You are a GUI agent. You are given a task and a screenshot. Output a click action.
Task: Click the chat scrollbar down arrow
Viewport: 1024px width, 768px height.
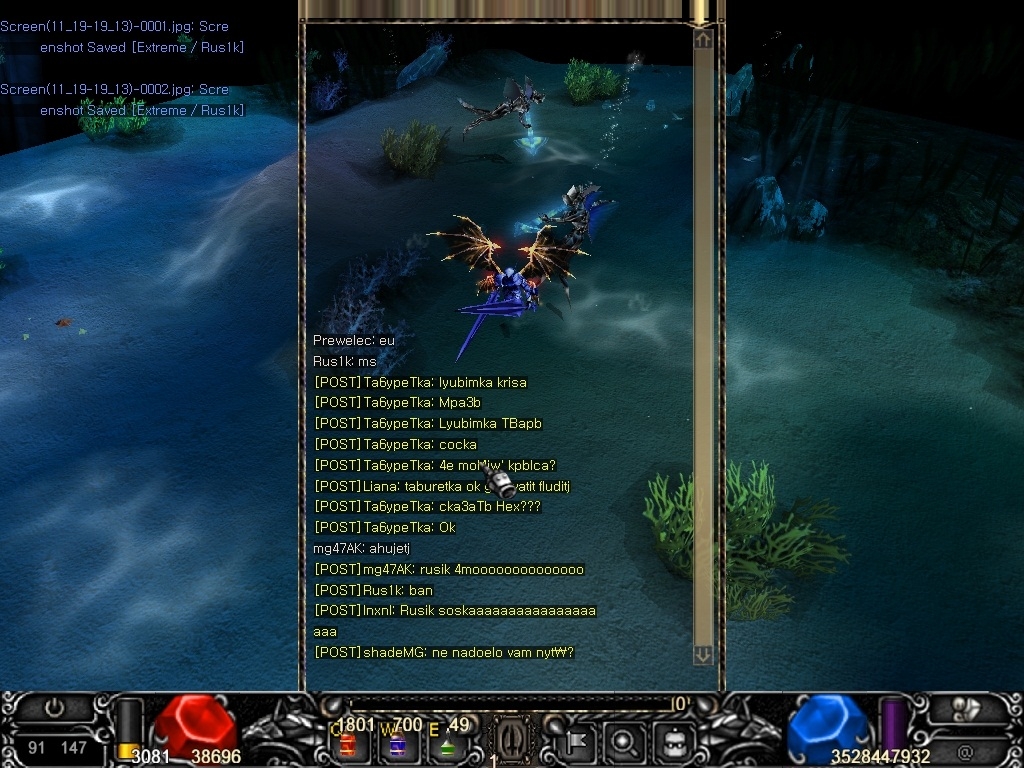point(703,654)
